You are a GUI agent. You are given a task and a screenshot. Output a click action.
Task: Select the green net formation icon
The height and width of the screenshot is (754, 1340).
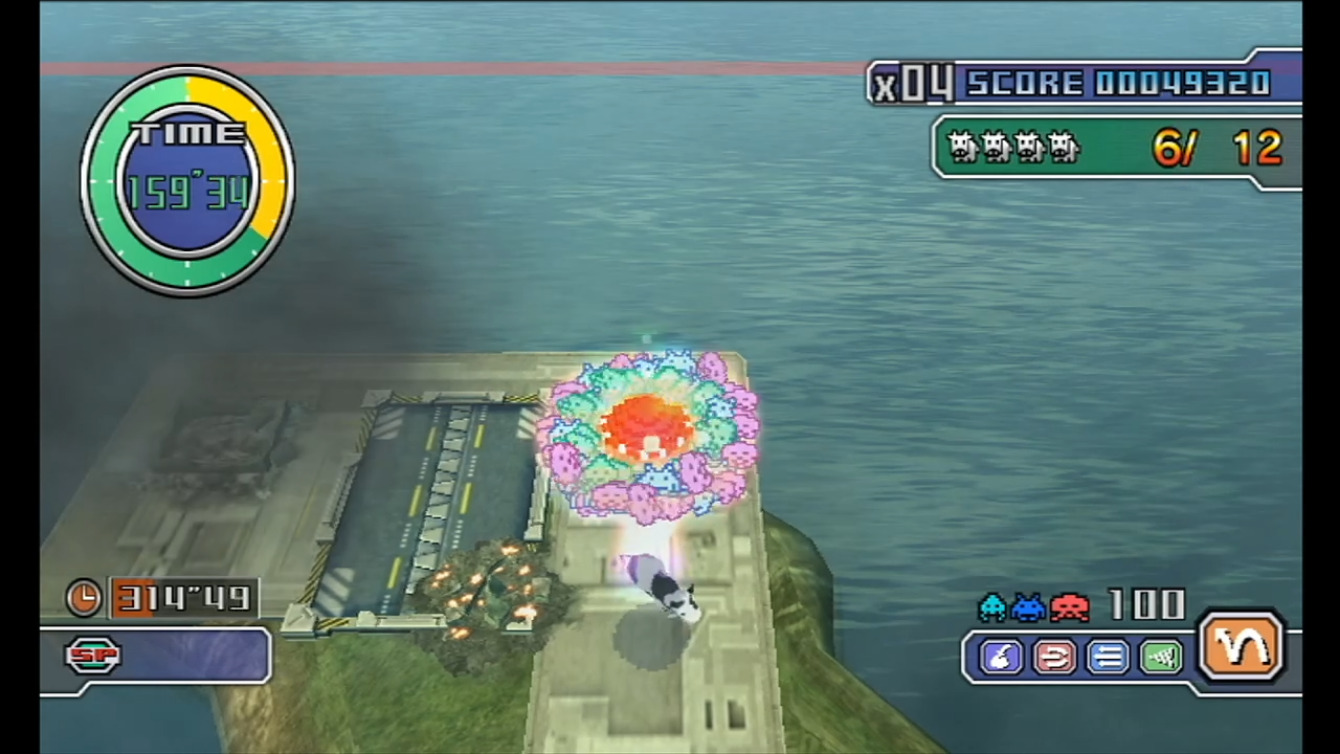coord(1161,658)
